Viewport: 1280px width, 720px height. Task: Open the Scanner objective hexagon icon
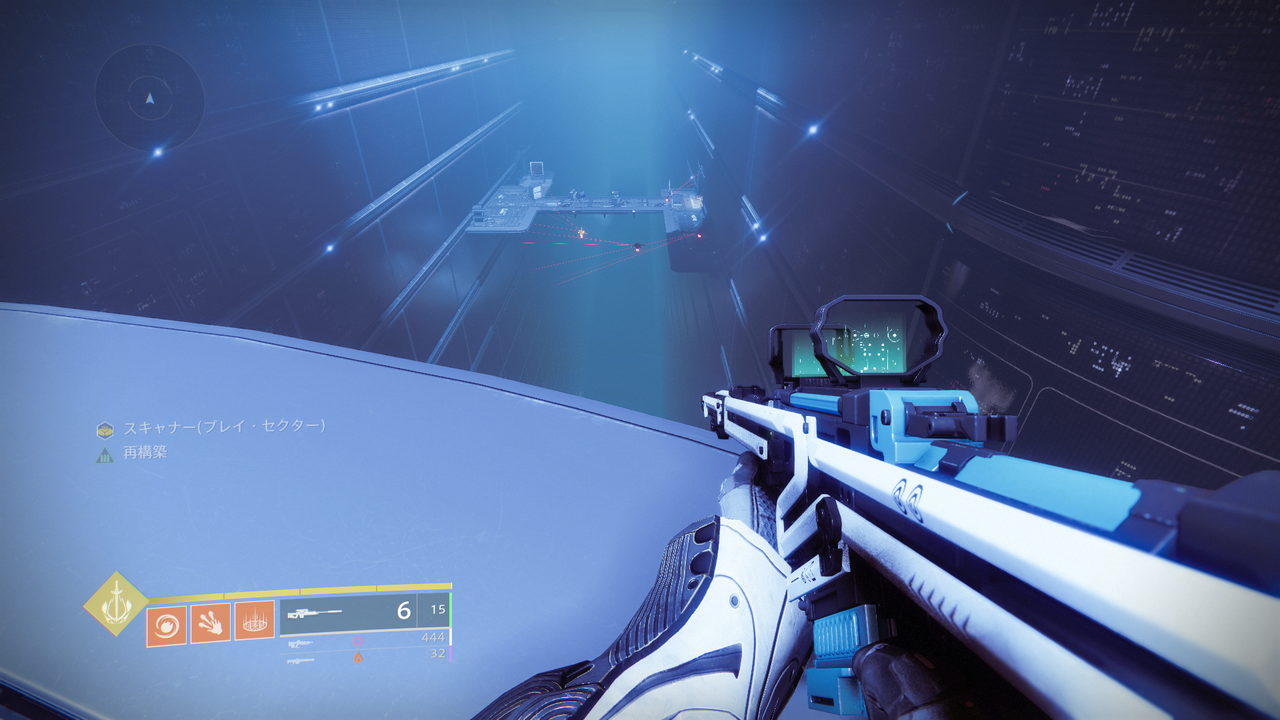[x=104, y=428]
